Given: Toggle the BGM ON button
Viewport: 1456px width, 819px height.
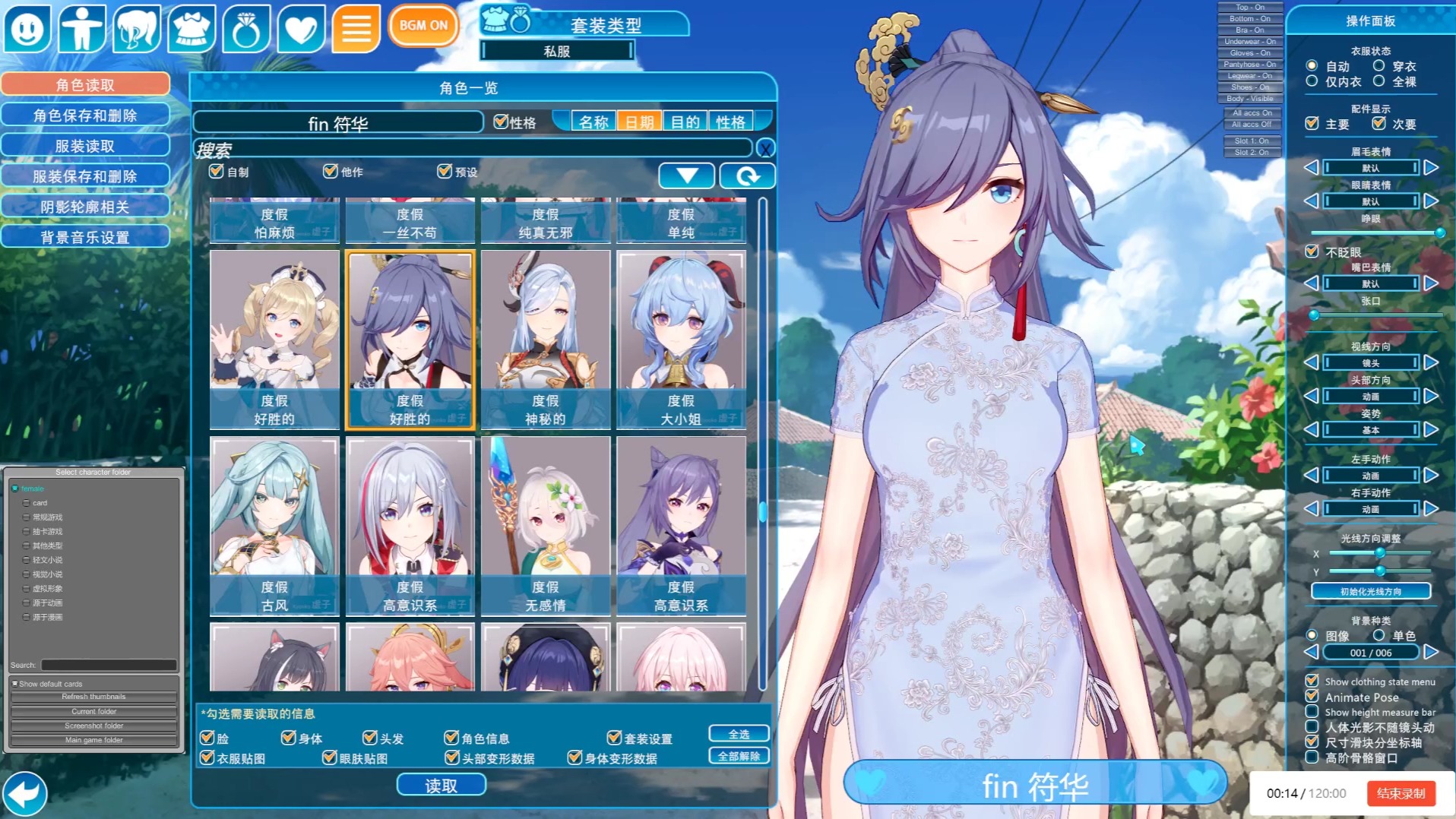Looking at the screenshot, I should tap(423, 25).
